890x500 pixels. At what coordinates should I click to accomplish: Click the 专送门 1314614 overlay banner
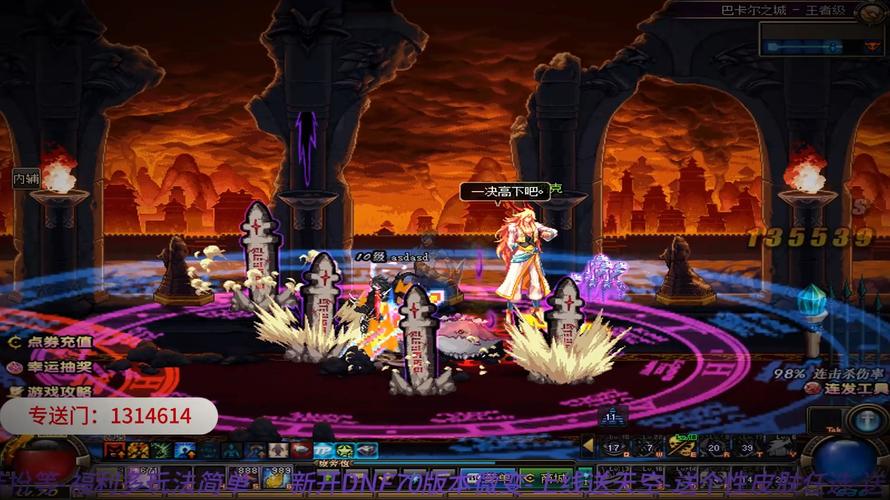108,416
